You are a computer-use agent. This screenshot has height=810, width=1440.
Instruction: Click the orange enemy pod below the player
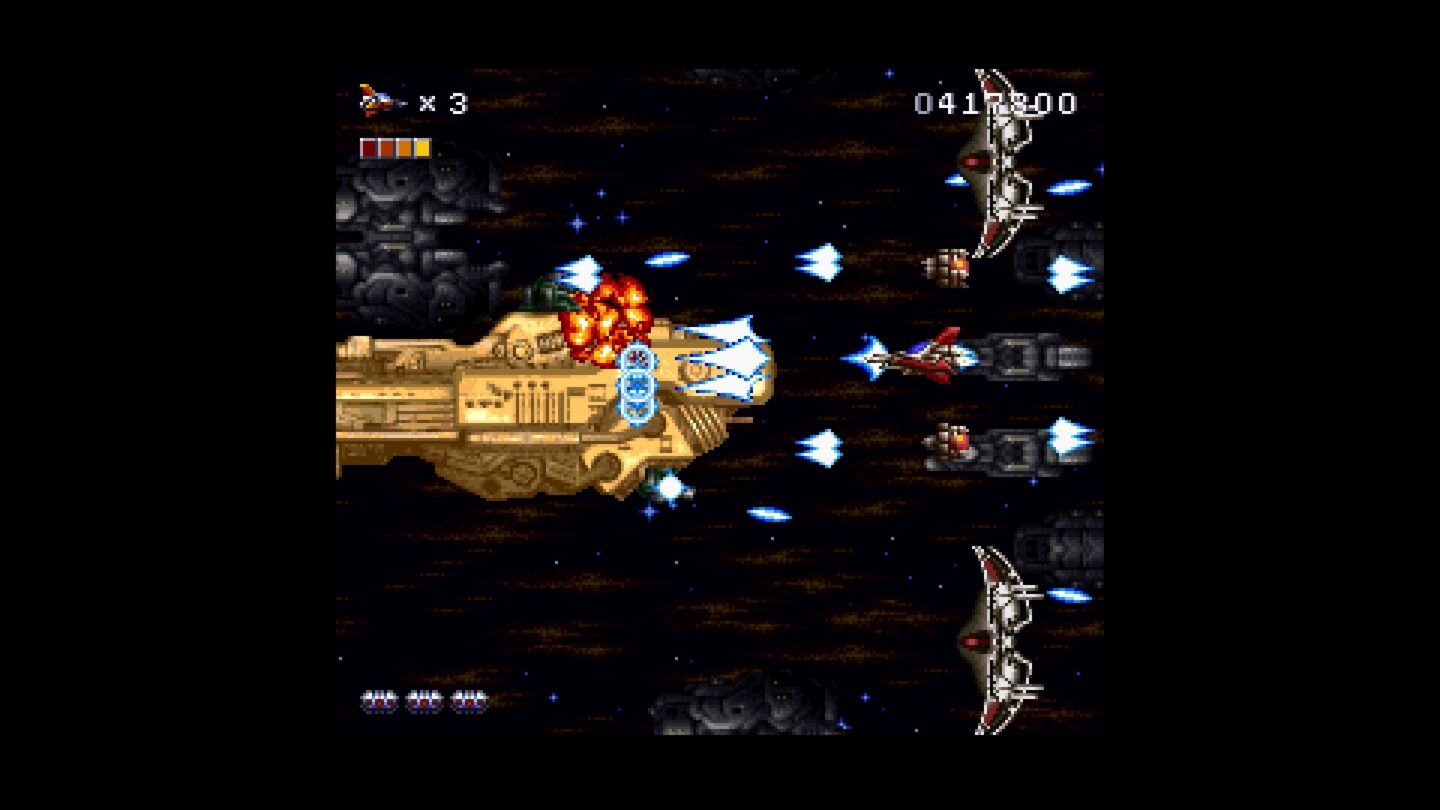[955, 440]
